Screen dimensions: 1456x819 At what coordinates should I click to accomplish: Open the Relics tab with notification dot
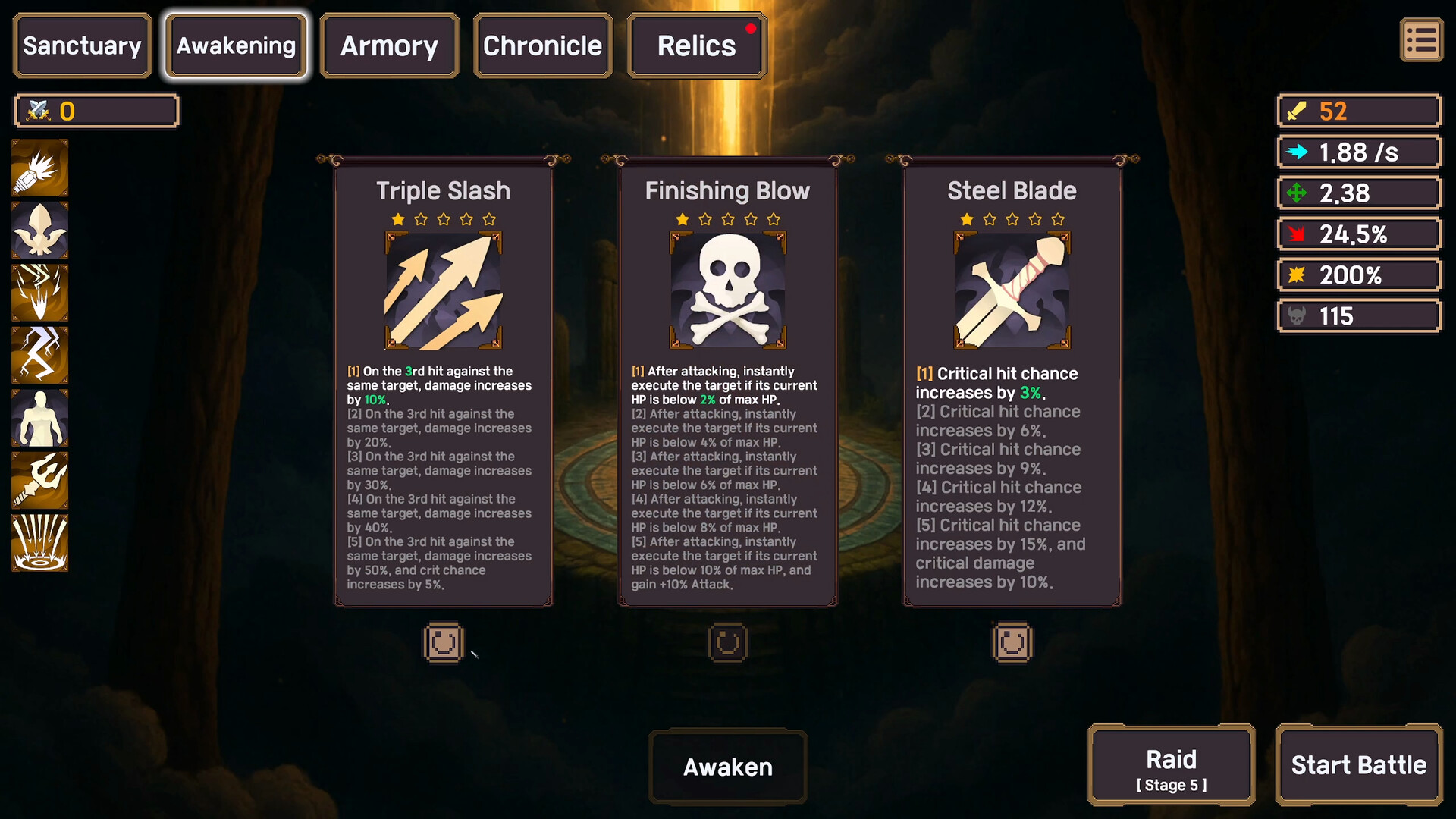695,45
